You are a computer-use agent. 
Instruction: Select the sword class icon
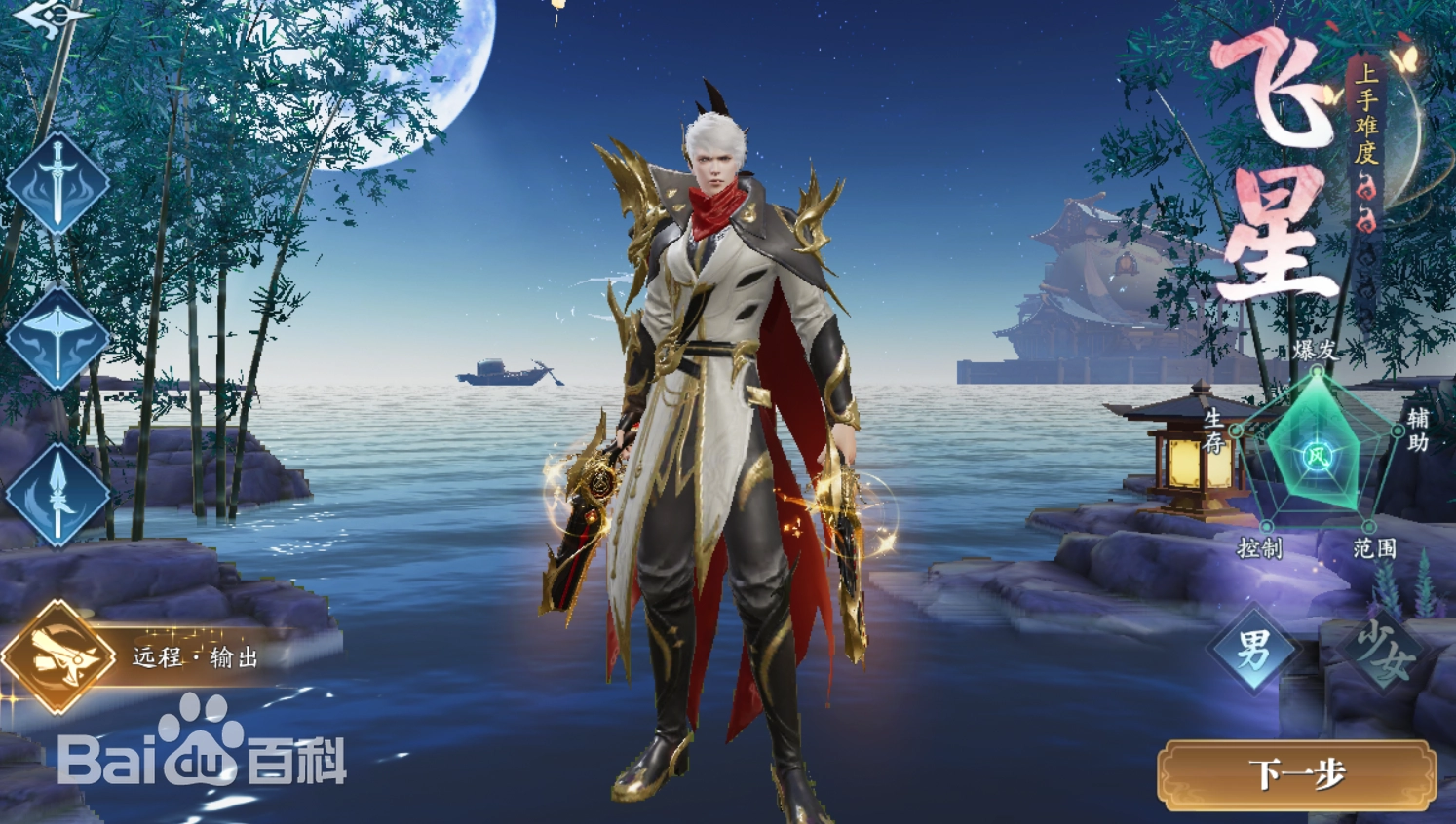coord(57,183)
